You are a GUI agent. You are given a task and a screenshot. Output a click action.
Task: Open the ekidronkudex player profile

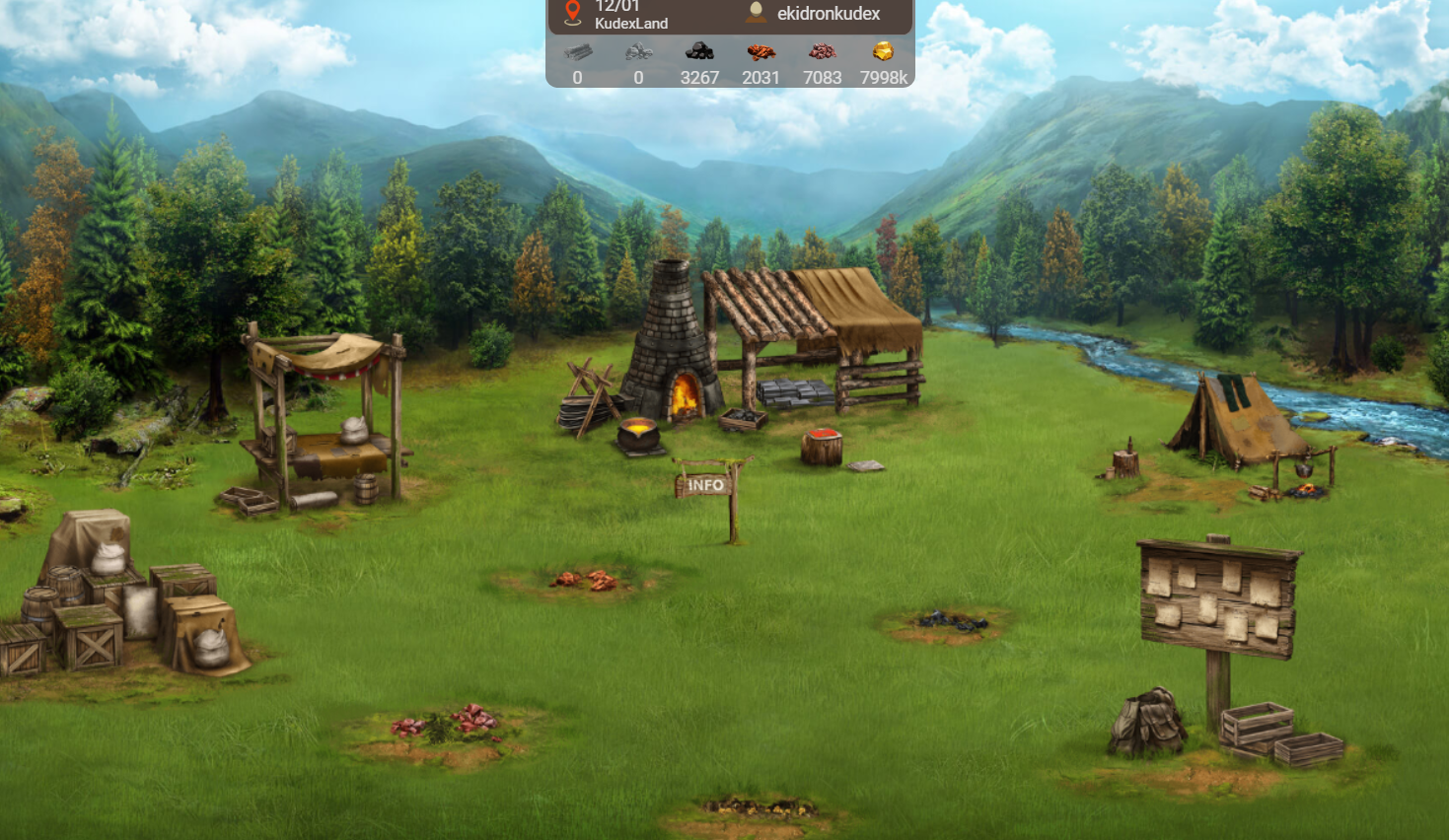(827, 14)
